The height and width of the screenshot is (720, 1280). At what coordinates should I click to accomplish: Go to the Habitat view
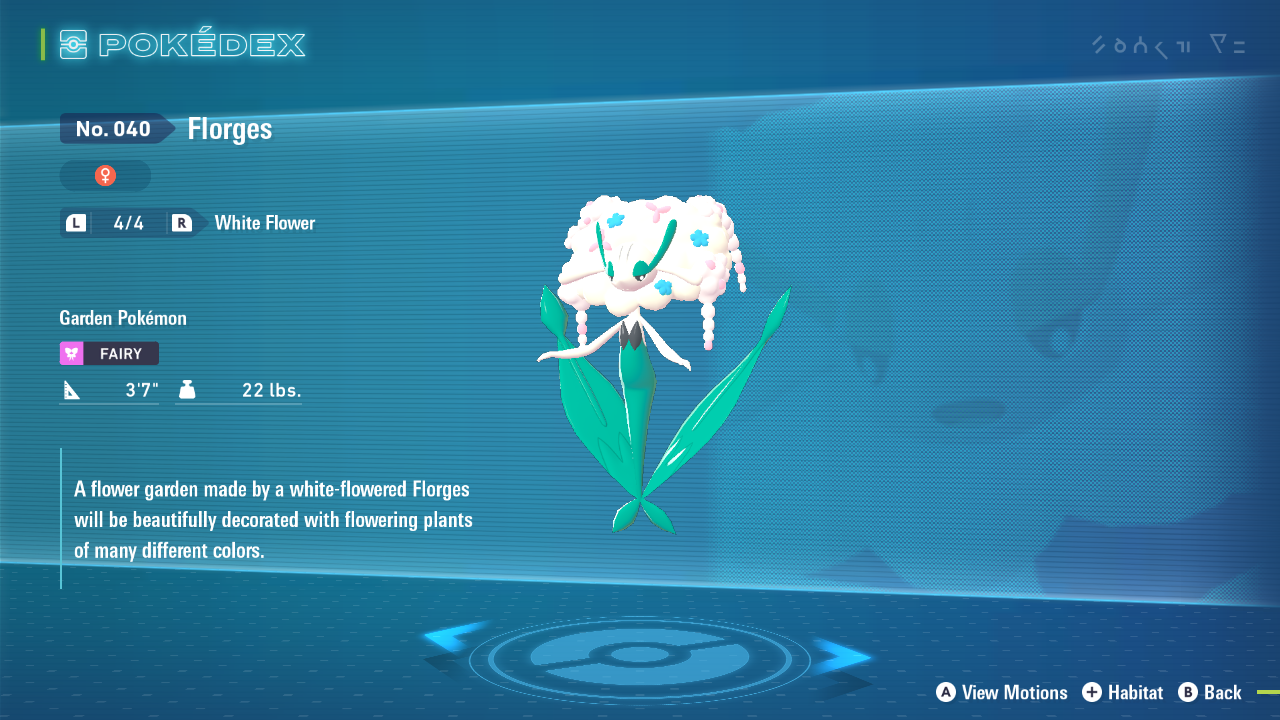(x=1137, y=693)
